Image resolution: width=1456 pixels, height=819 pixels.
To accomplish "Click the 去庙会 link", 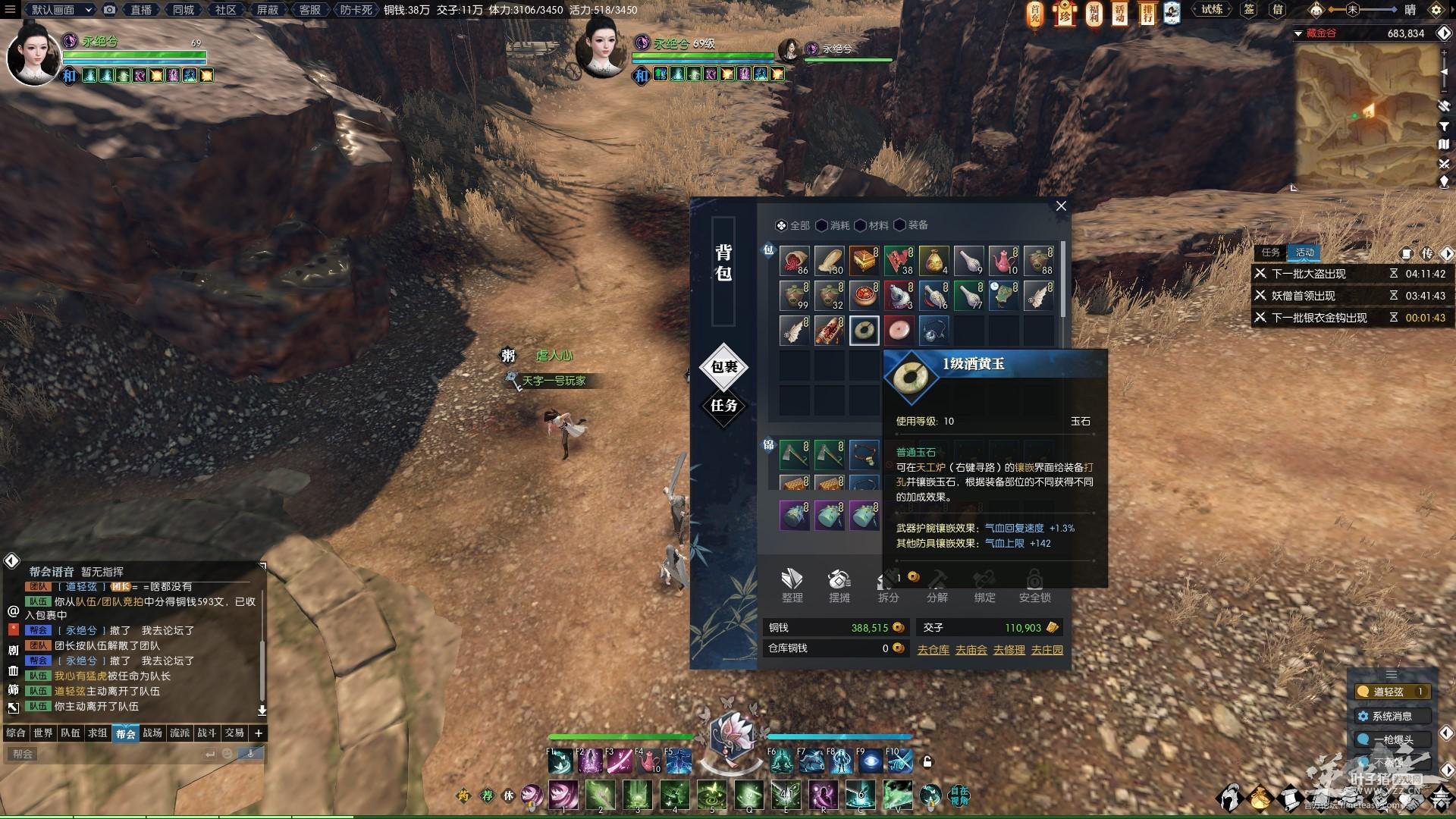I will (971, 650).
